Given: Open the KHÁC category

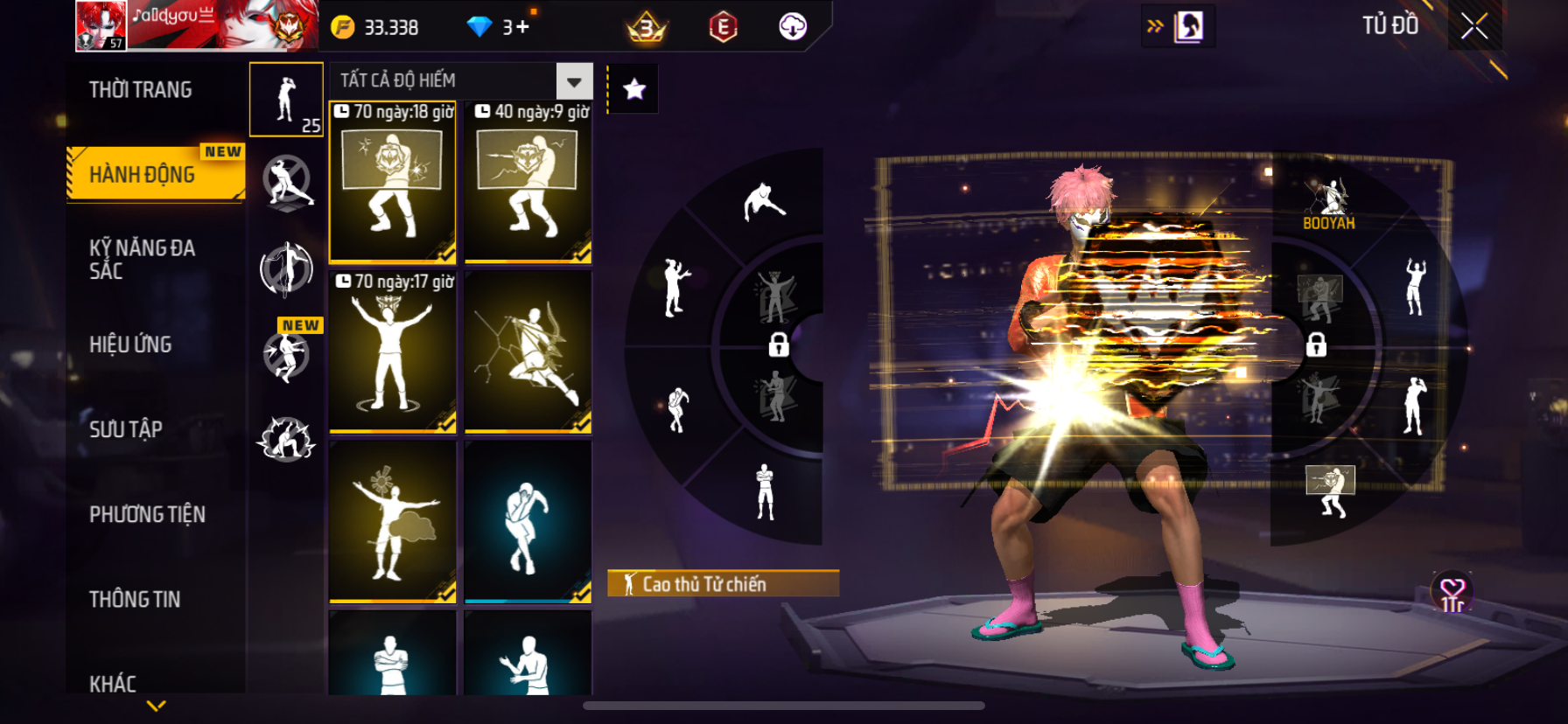Looking at the screenshot, I should coord(113,683).
